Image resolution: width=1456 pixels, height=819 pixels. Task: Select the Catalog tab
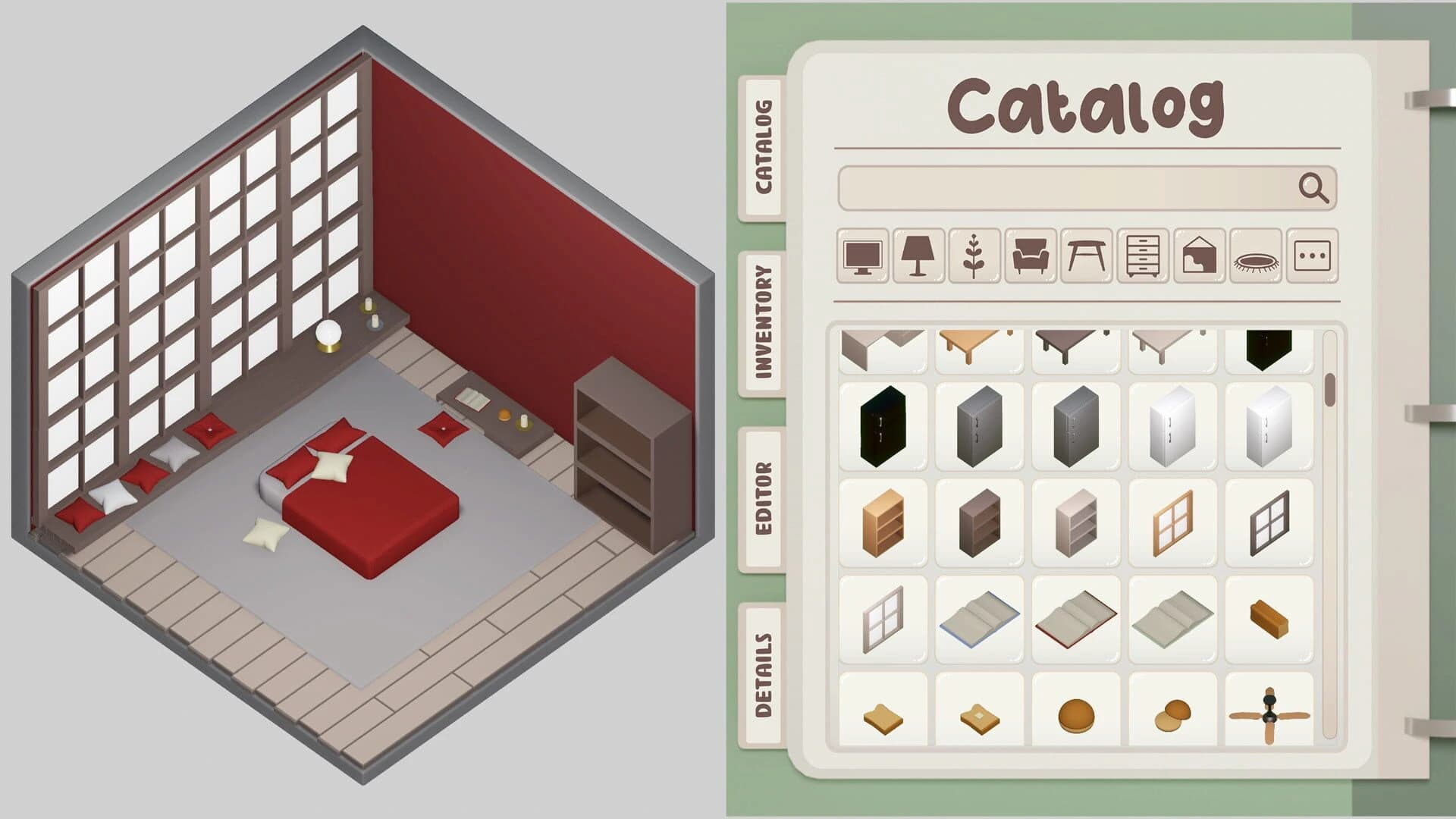point(764,148)
